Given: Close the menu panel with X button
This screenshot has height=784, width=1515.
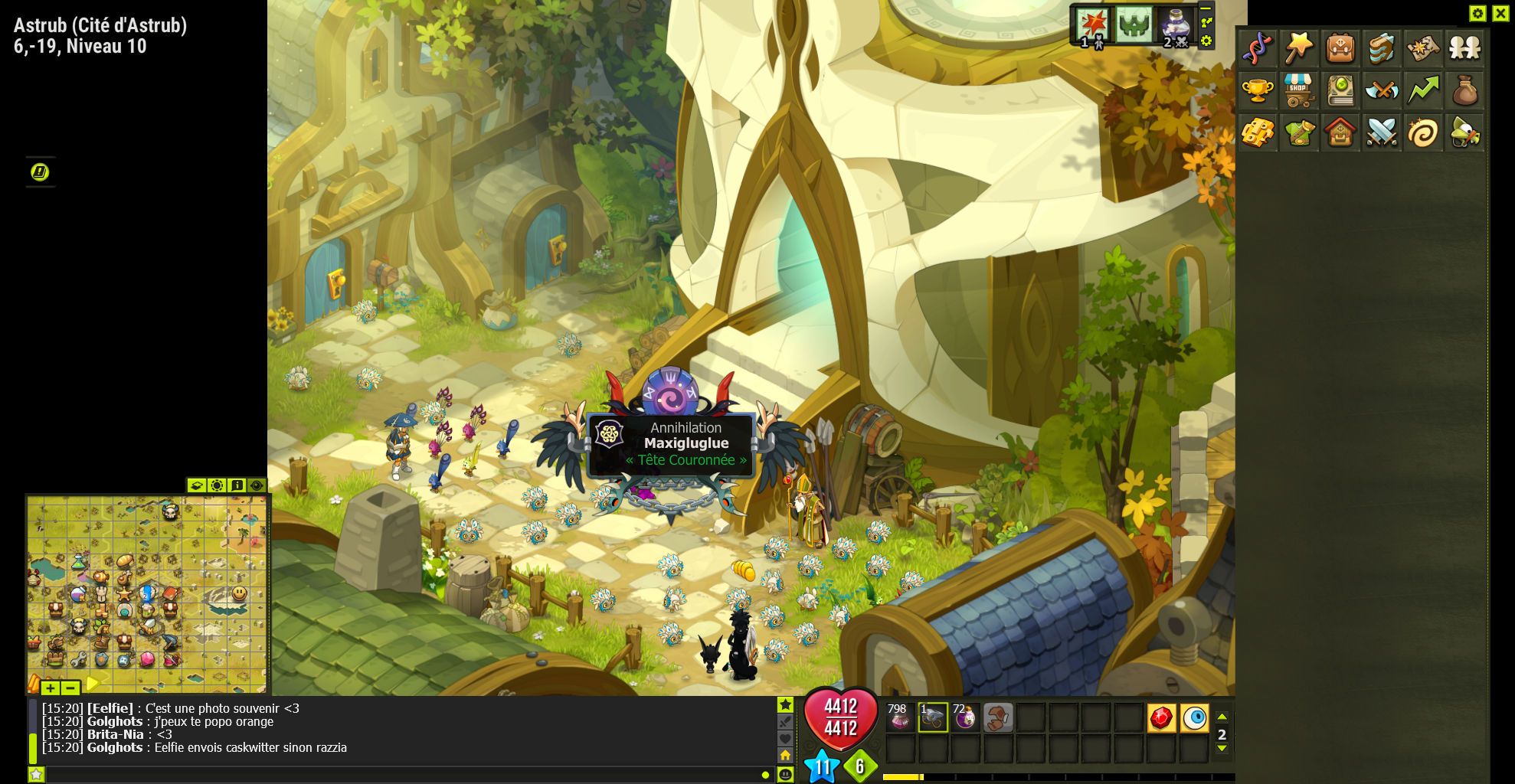Looking at the screenshot, I should pos(1500,13).
